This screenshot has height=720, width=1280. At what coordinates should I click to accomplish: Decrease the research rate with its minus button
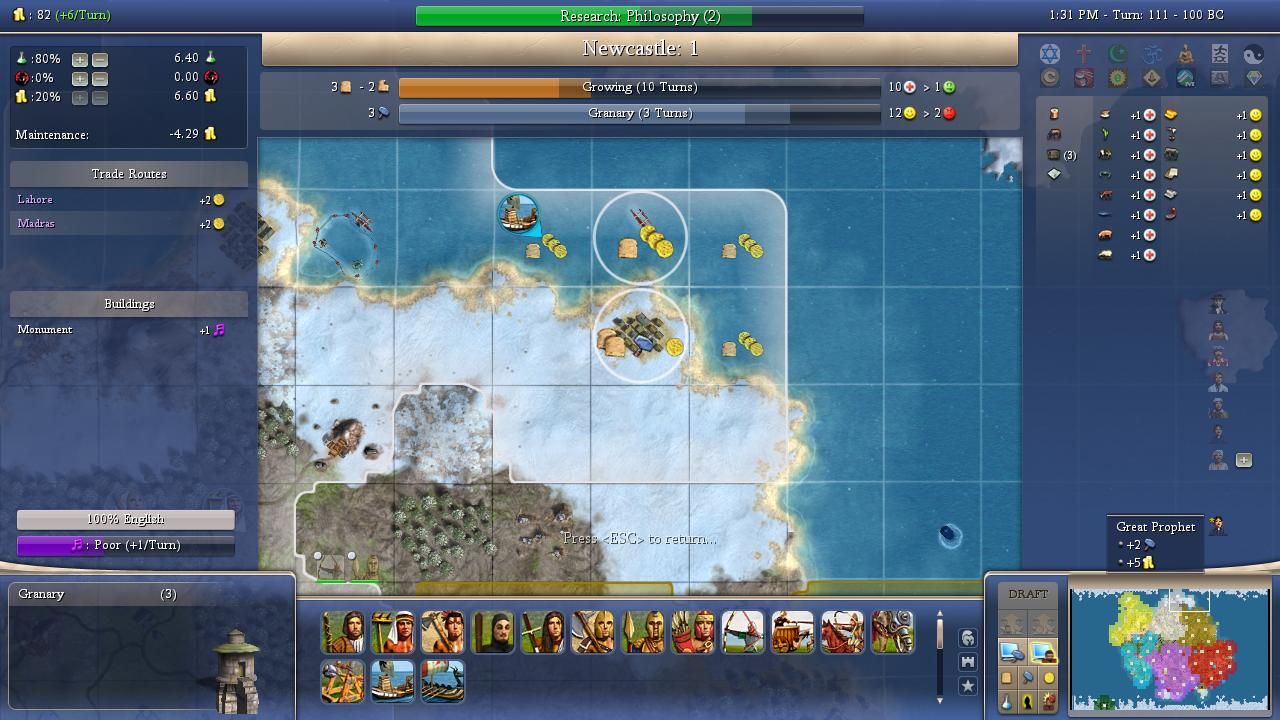(100, 59)
